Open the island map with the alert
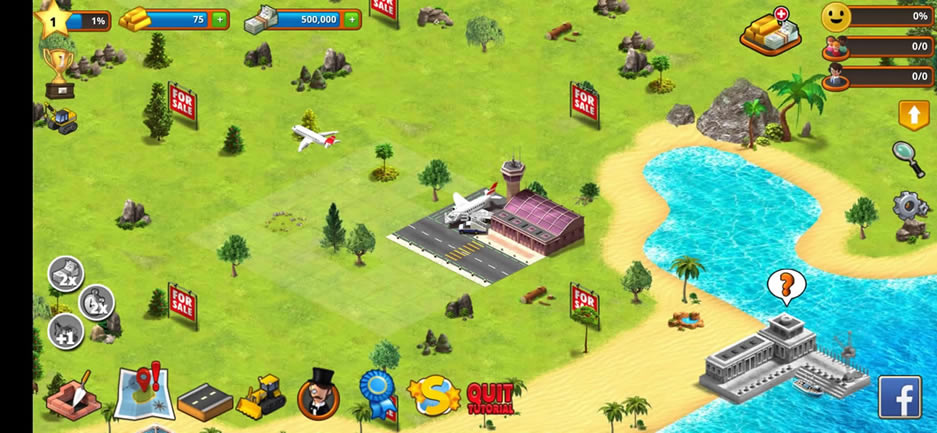937x433 pixels. pyautogui.click(x=143, y=391)
